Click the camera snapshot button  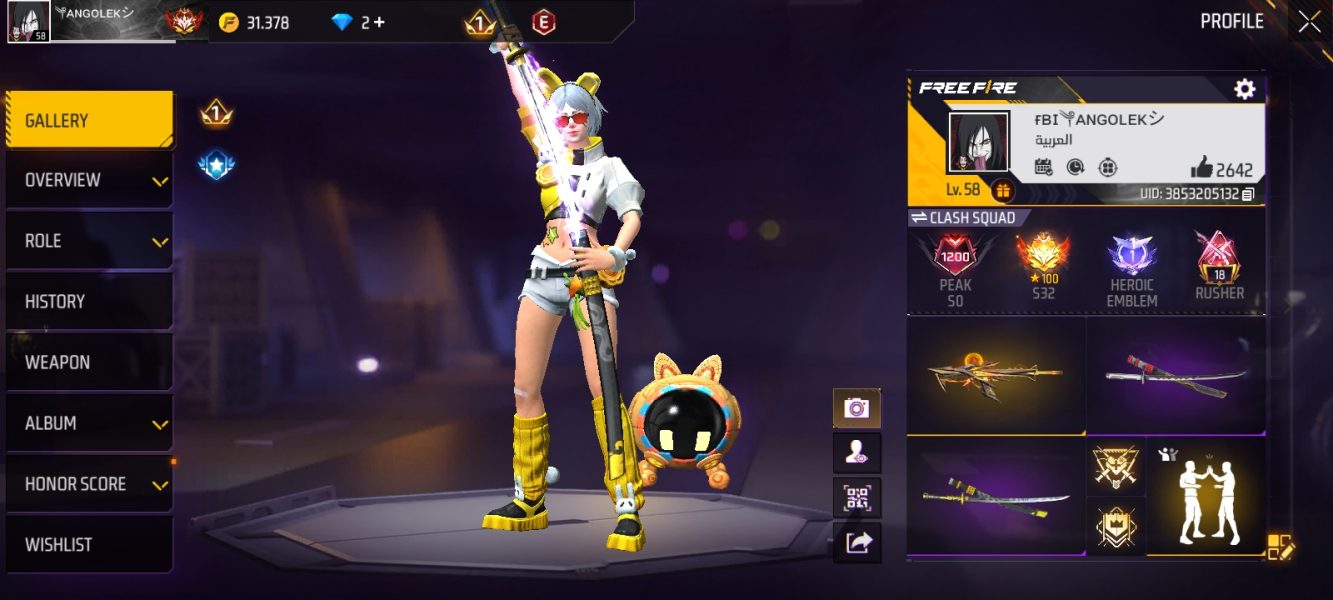(x=857, y=407)
